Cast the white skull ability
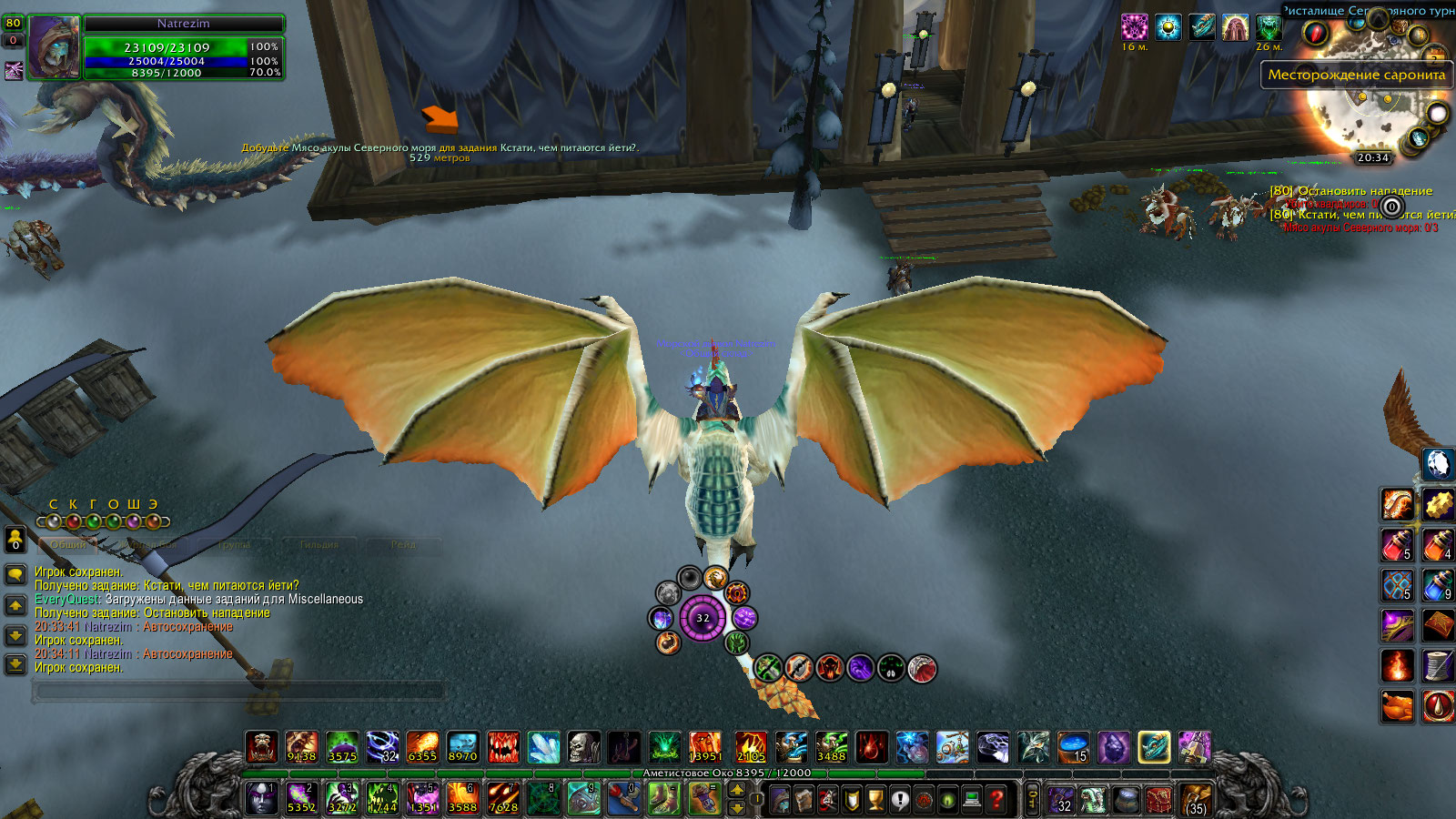This screenshot has width=1456, height=819. pyautogui.click(x=583, y=747)
